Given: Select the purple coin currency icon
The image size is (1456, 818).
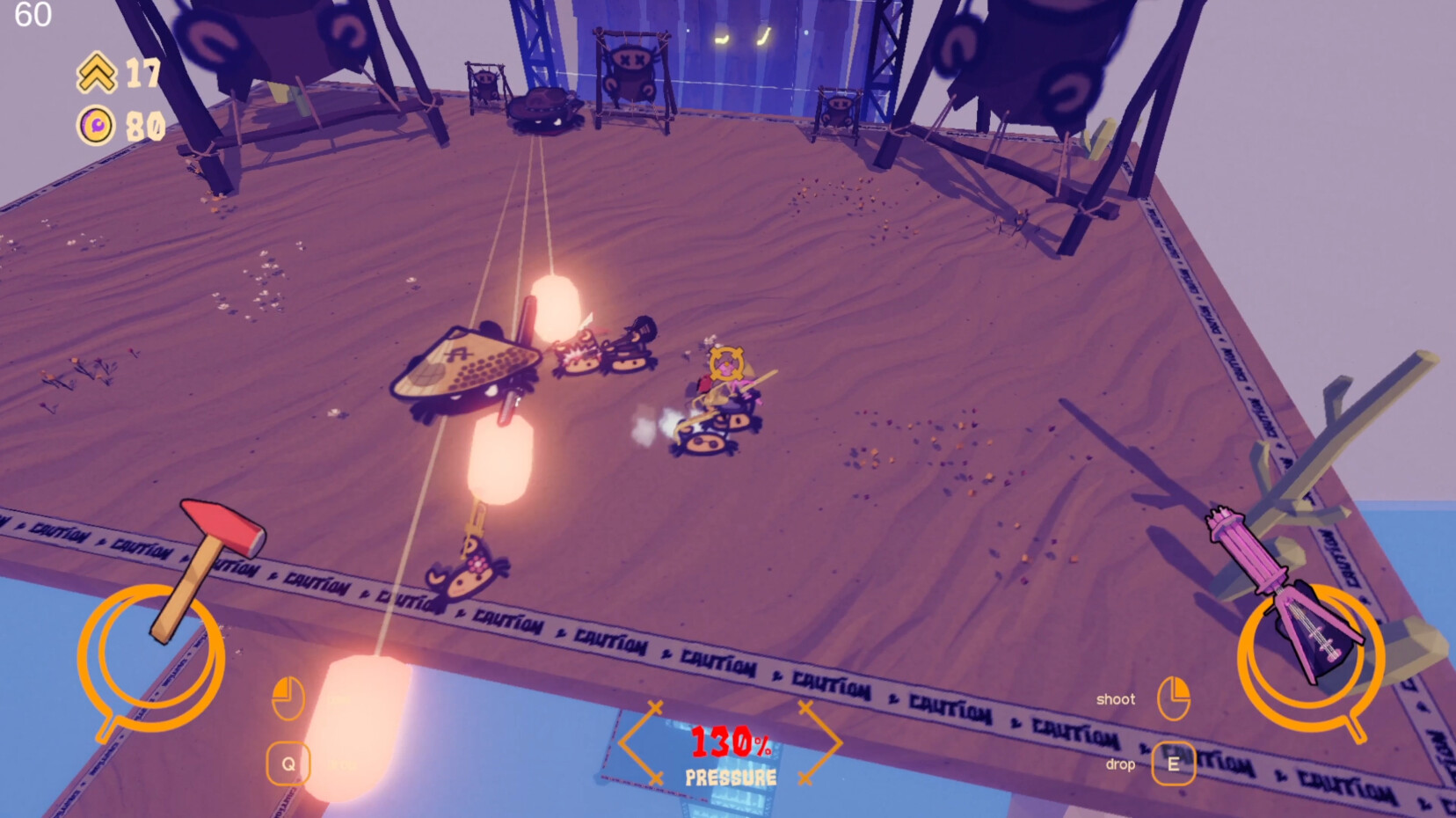Looking at the screenshot, I should [94, 124].
